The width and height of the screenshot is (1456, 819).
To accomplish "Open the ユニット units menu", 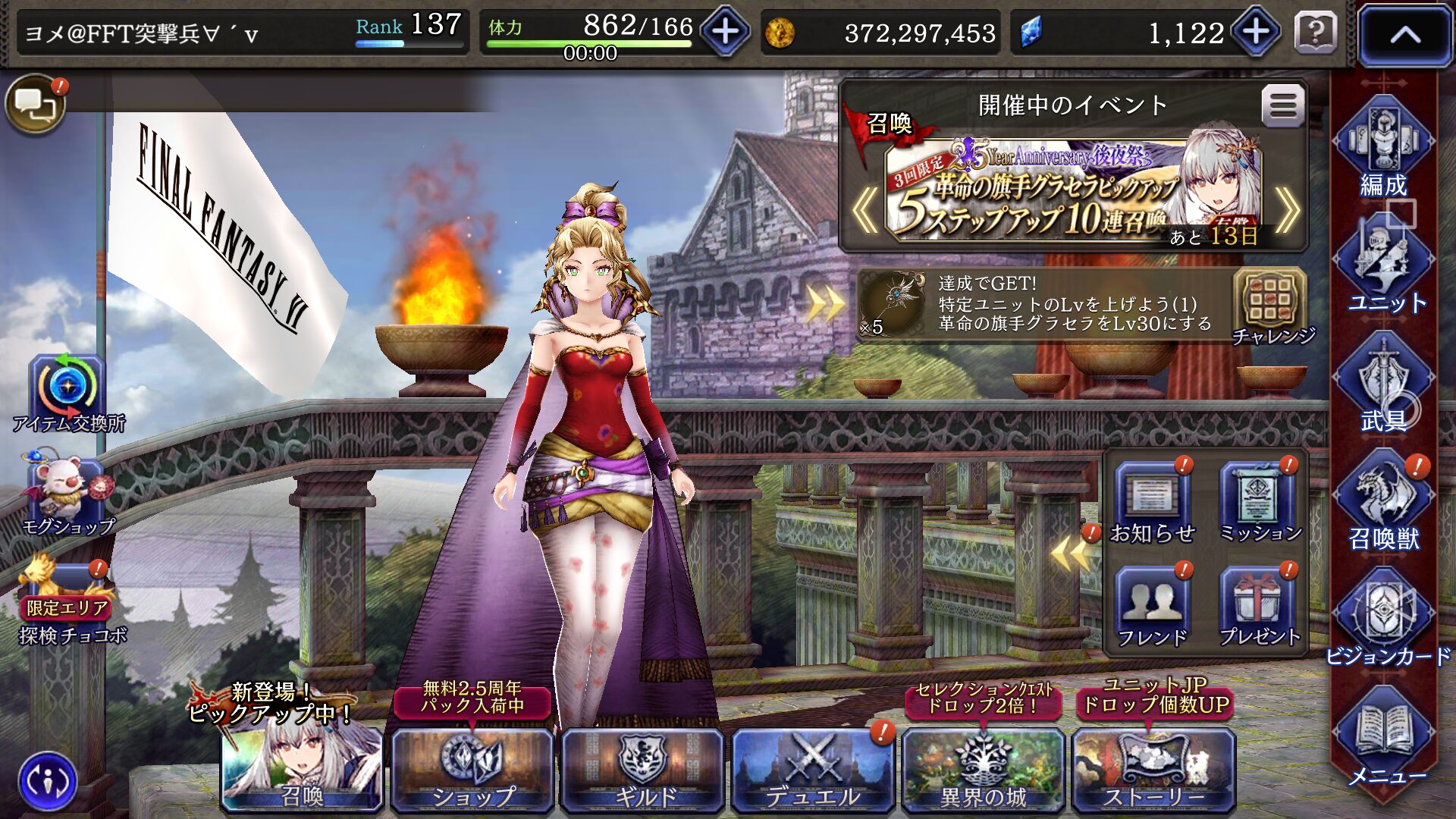I will pyautogui.click(x=1383, y=265).
